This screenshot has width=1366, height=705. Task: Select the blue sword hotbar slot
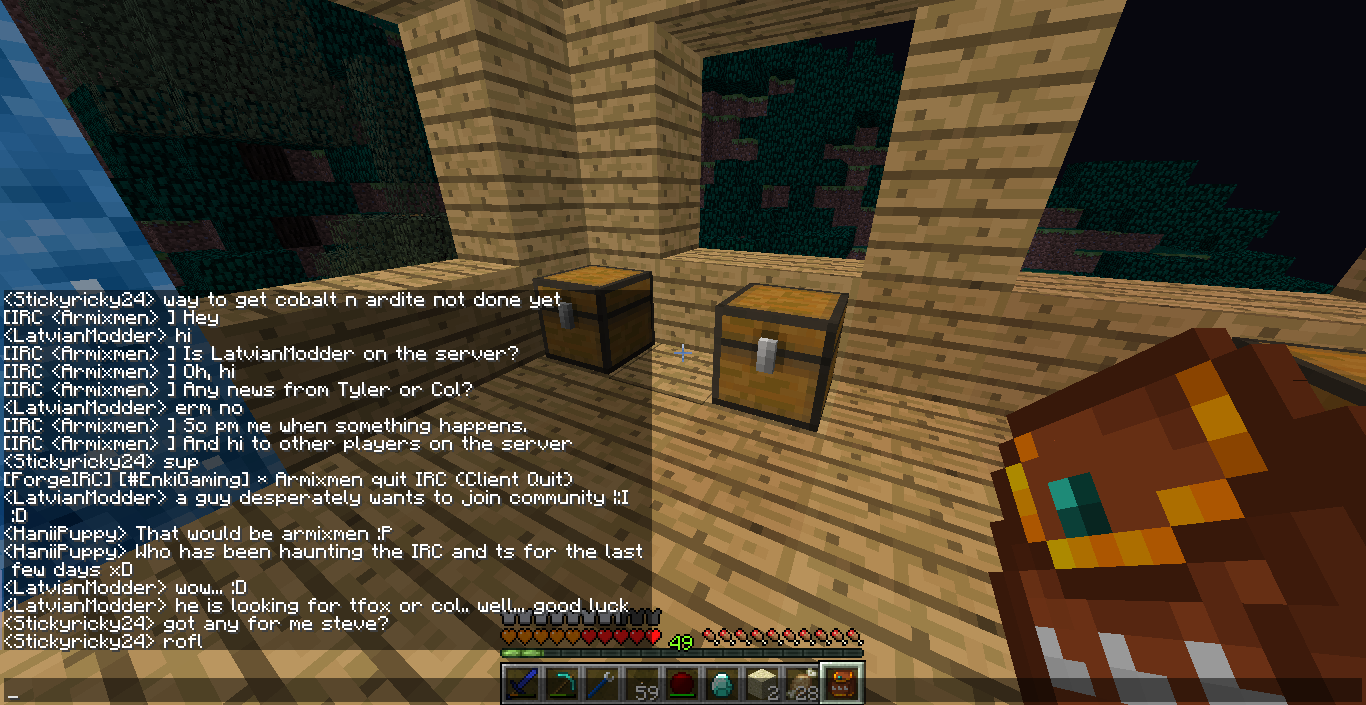520,685
